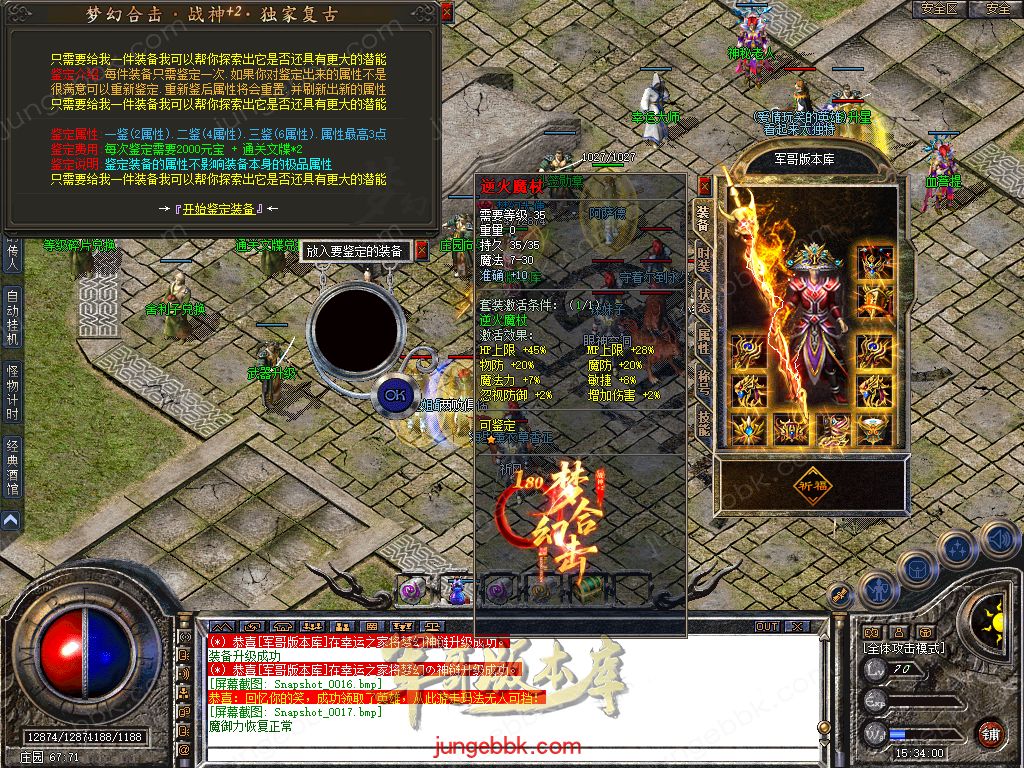The image size is (1024, 768).
Task: Show the 属性 attributes tab
Action: click(704, 342)
